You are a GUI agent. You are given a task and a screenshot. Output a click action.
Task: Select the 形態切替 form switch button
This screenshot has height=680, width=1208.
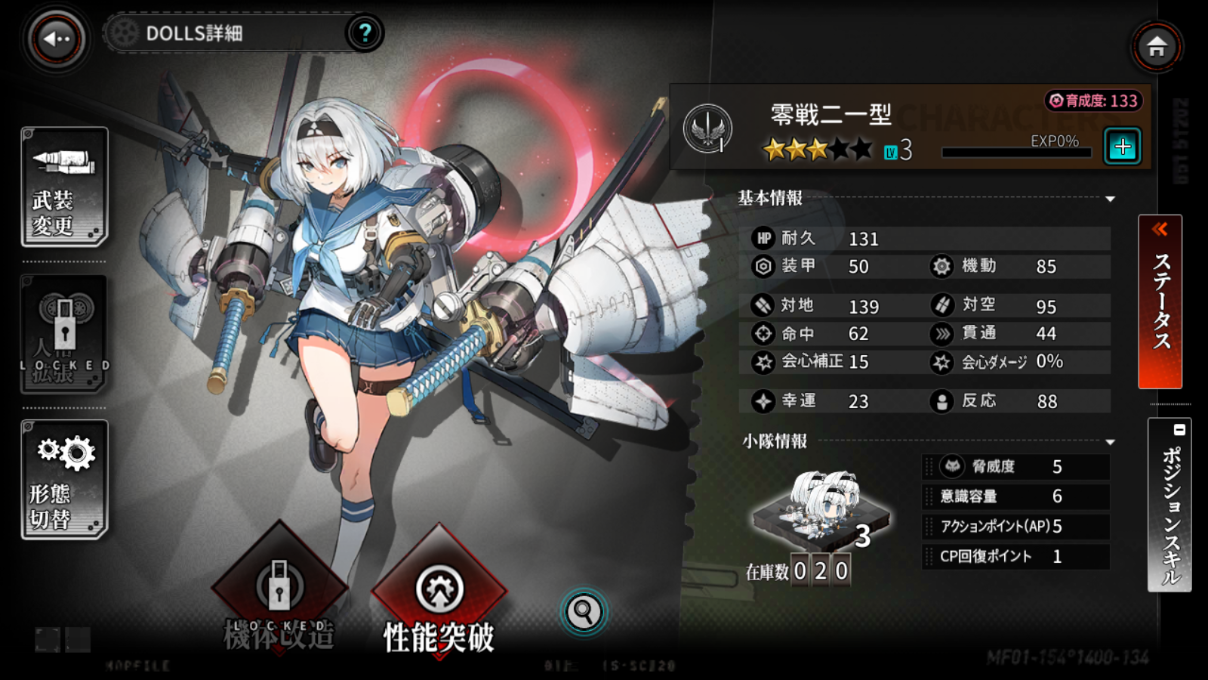coord(64,479)
